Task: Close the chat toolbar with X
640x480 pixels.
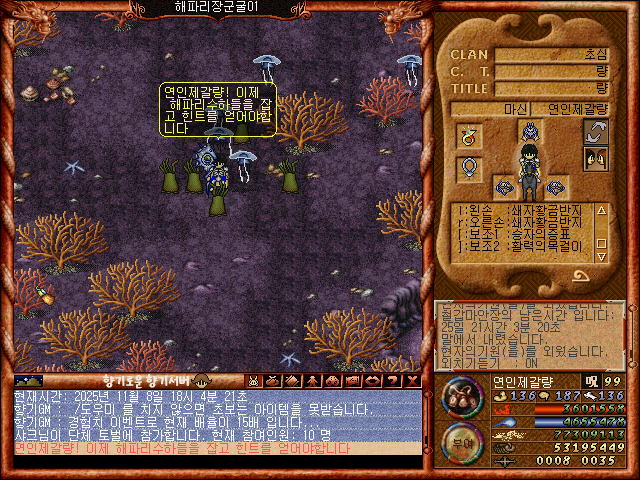Action: click(413, 381)
